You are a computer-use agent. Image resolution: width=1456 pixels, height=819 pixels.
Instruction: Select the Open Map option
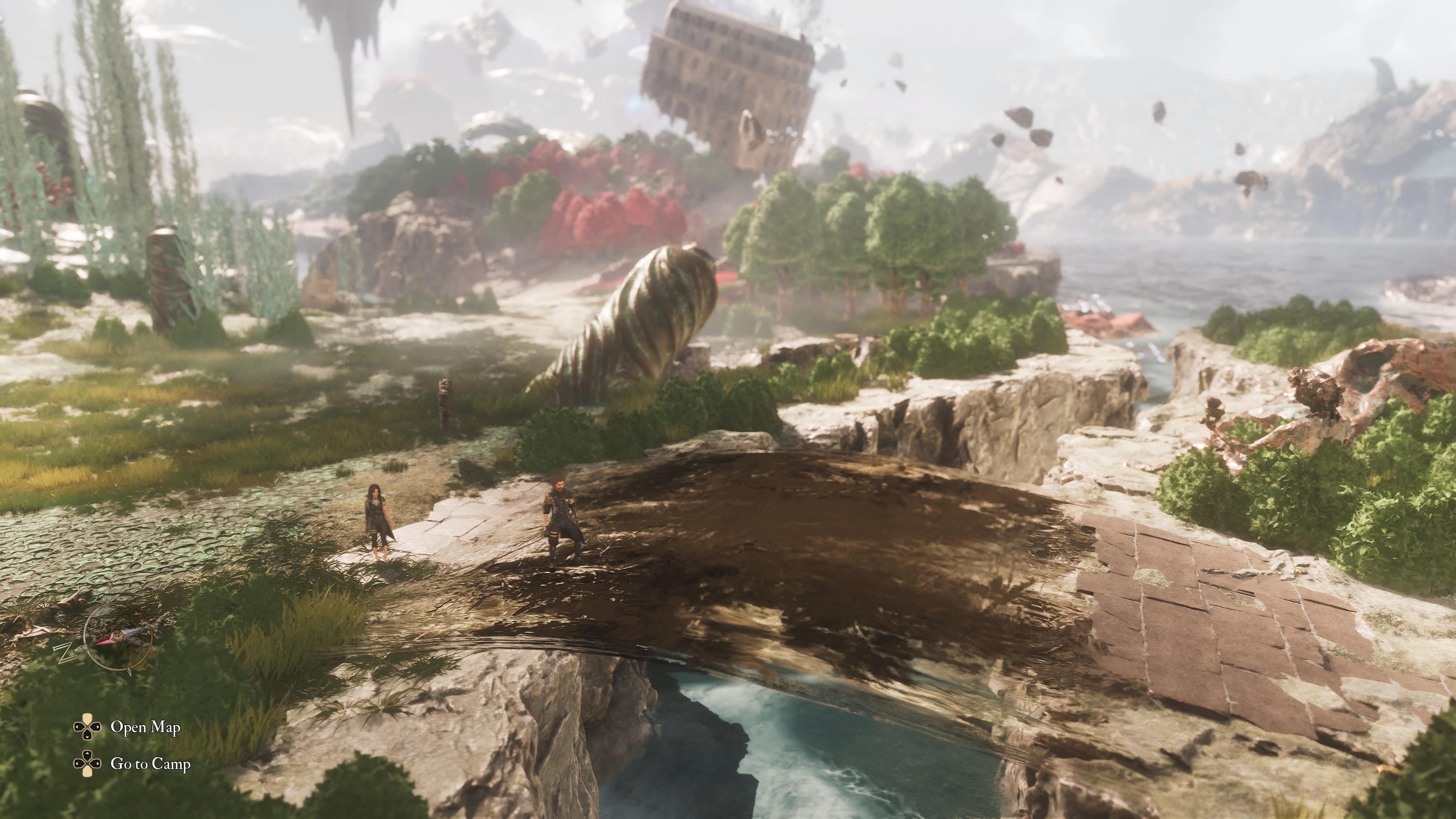click(x=145, y=727)
